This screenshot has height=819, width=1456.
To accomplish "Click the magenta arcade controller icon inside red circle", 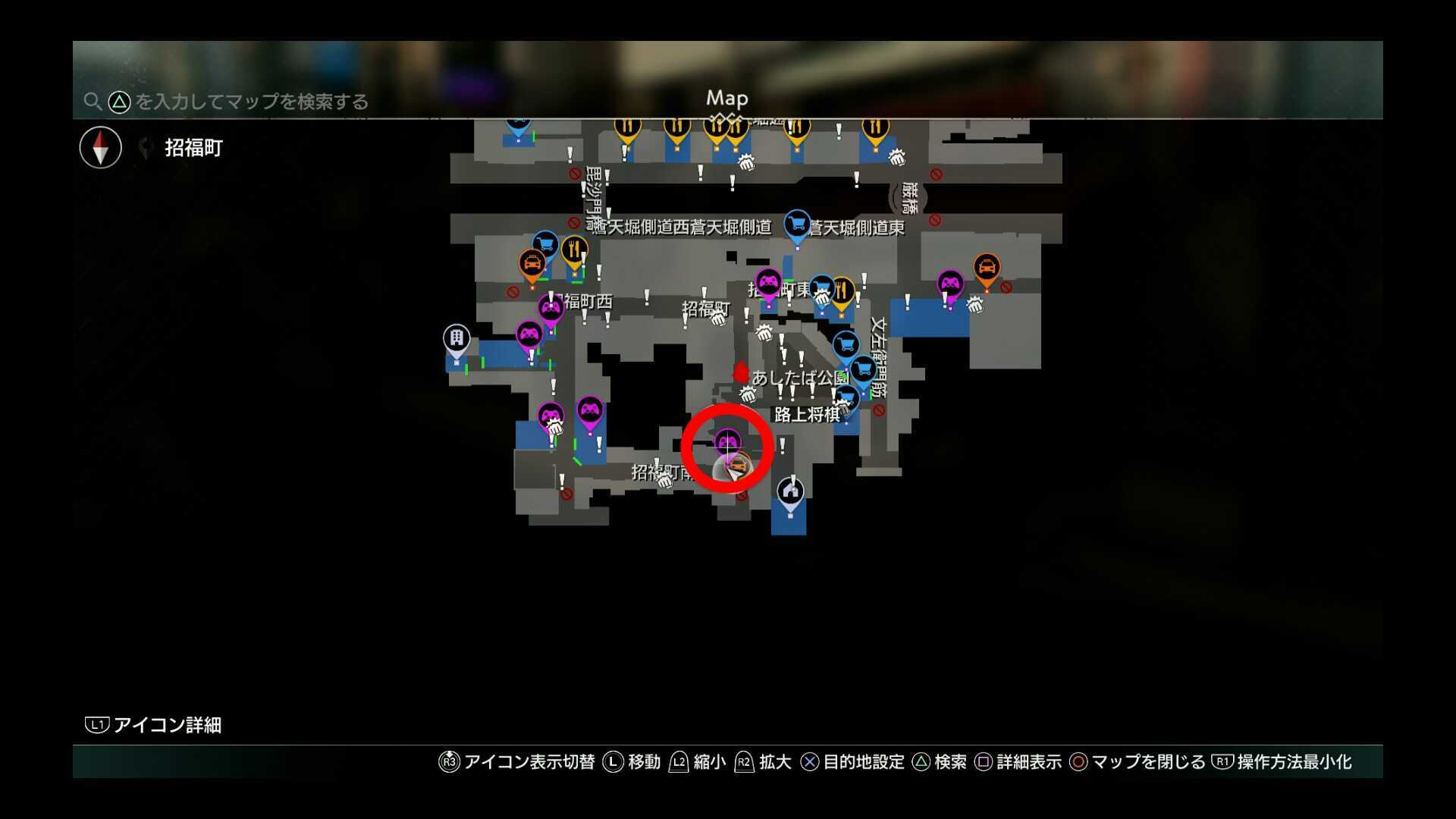I will (728, 441).
